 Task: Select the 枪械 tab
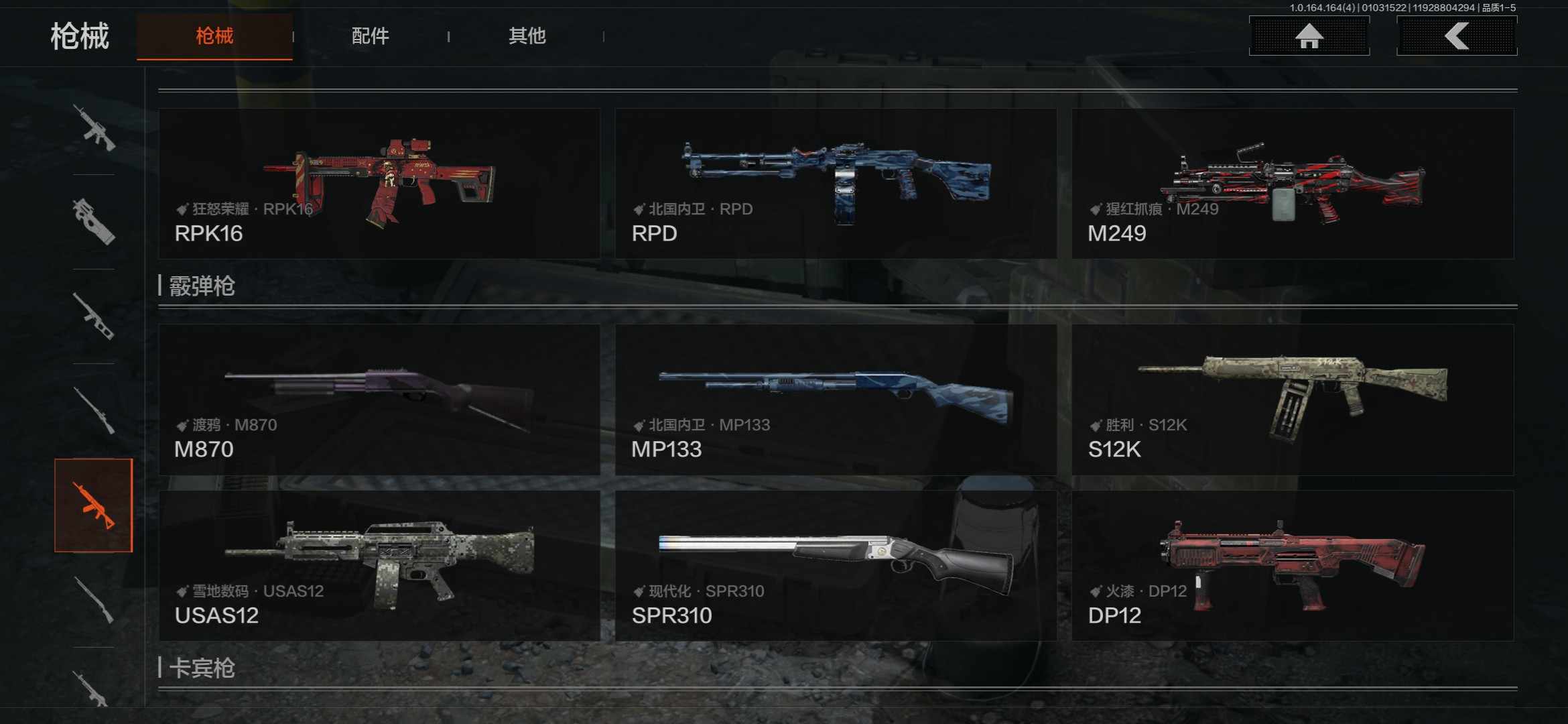(214, 36)
